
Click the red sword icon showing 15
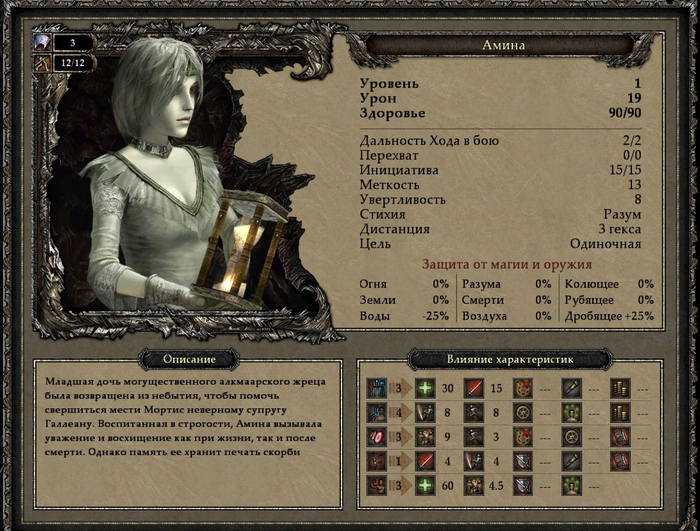coord(473,388)
